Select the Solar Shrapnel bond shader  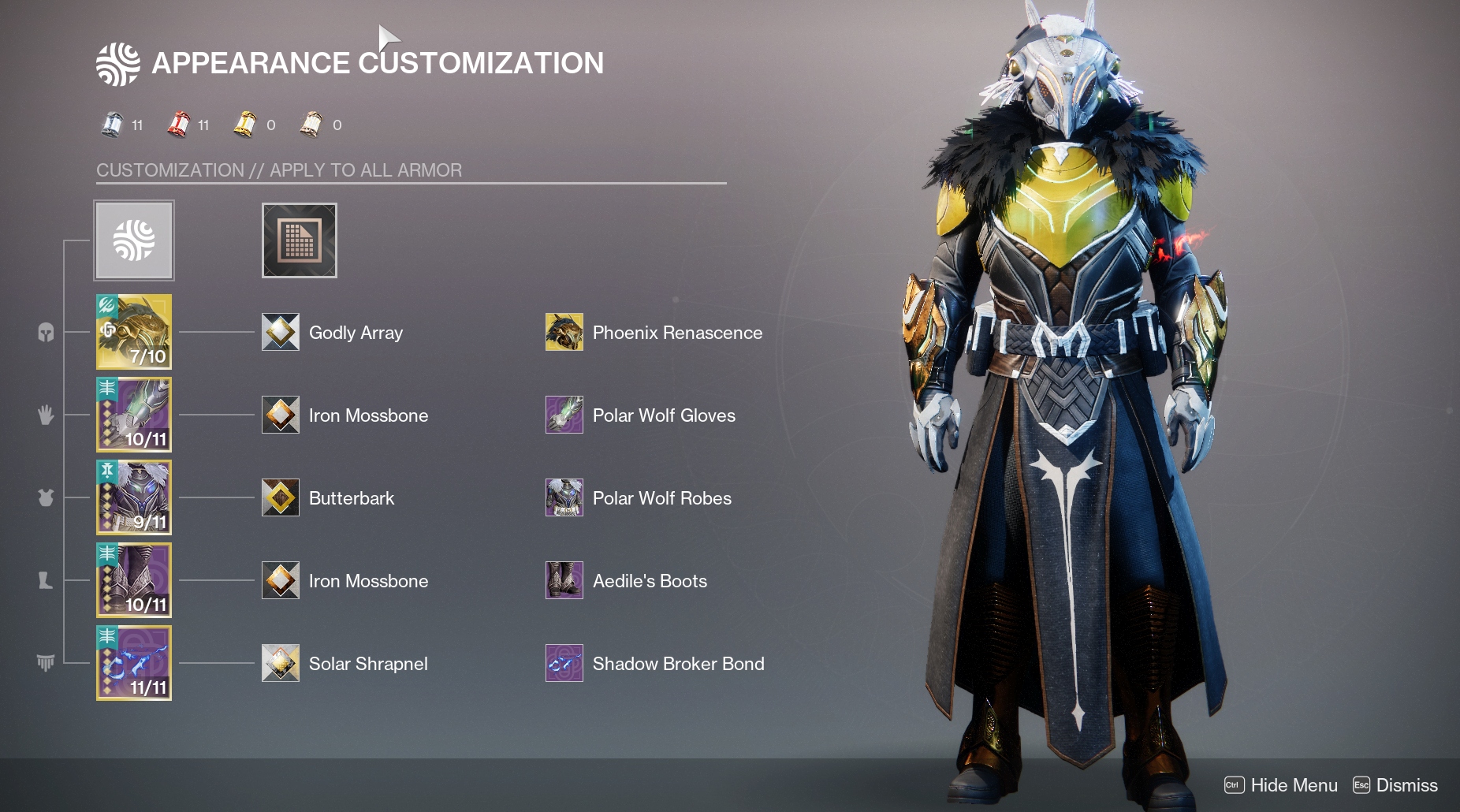[x=281, y=663]
